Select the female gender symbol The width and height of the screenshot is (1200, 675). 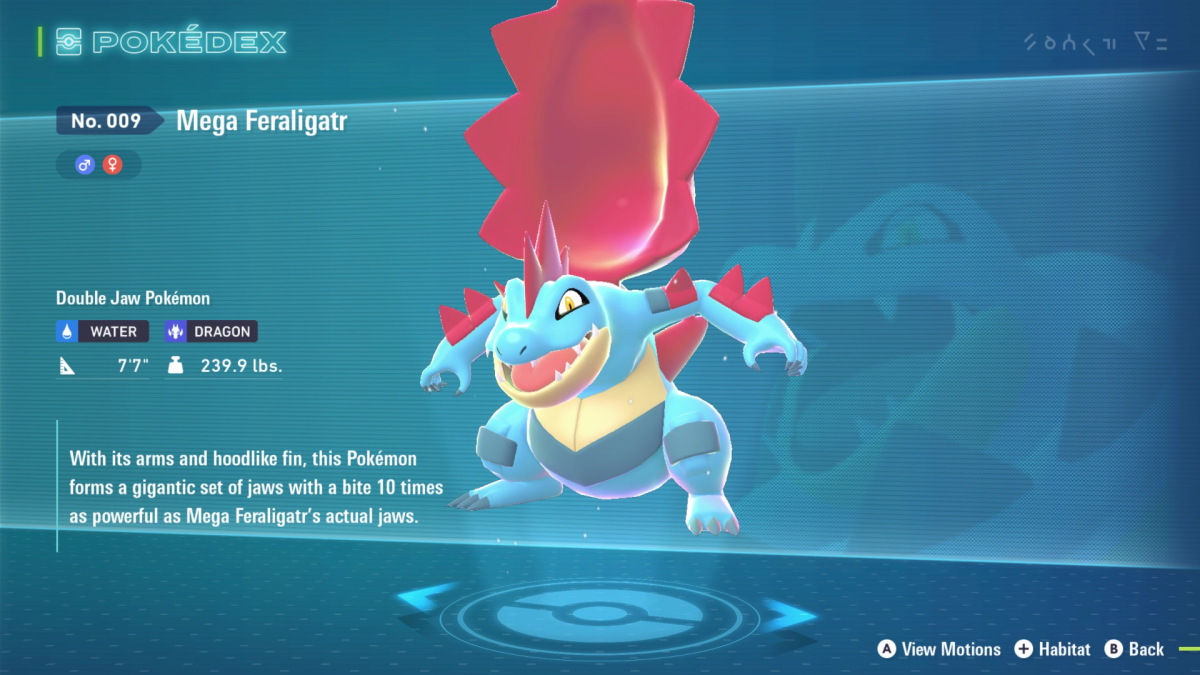[112, 165]
